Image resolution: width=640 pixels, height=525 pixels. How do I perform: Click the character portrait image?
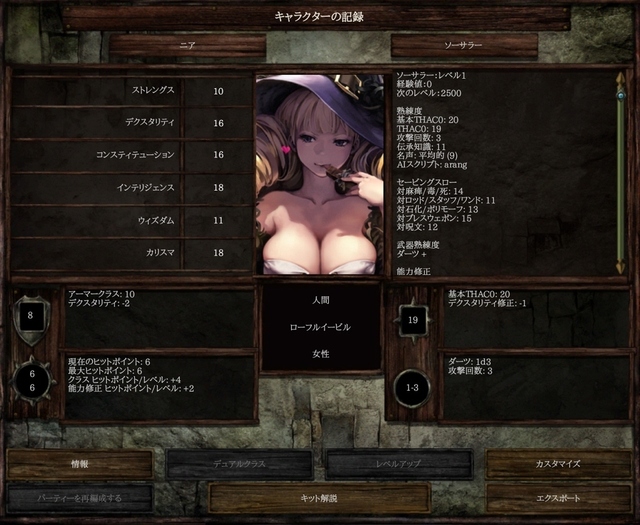click(x=319, y=174)
